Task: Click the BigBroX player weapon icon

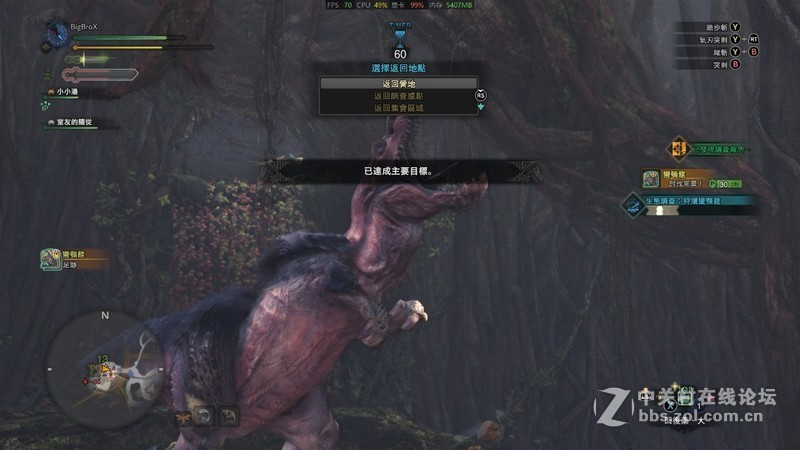Action: pos(54,35)
